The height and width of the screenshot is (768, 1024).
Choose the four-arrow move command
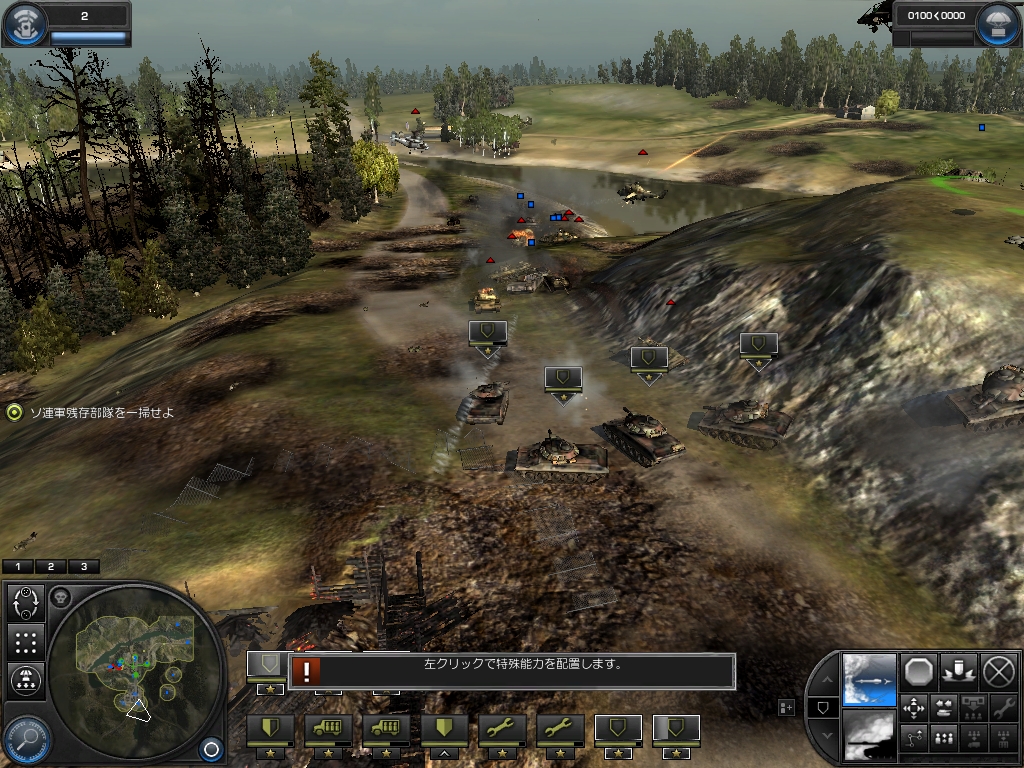914,709
